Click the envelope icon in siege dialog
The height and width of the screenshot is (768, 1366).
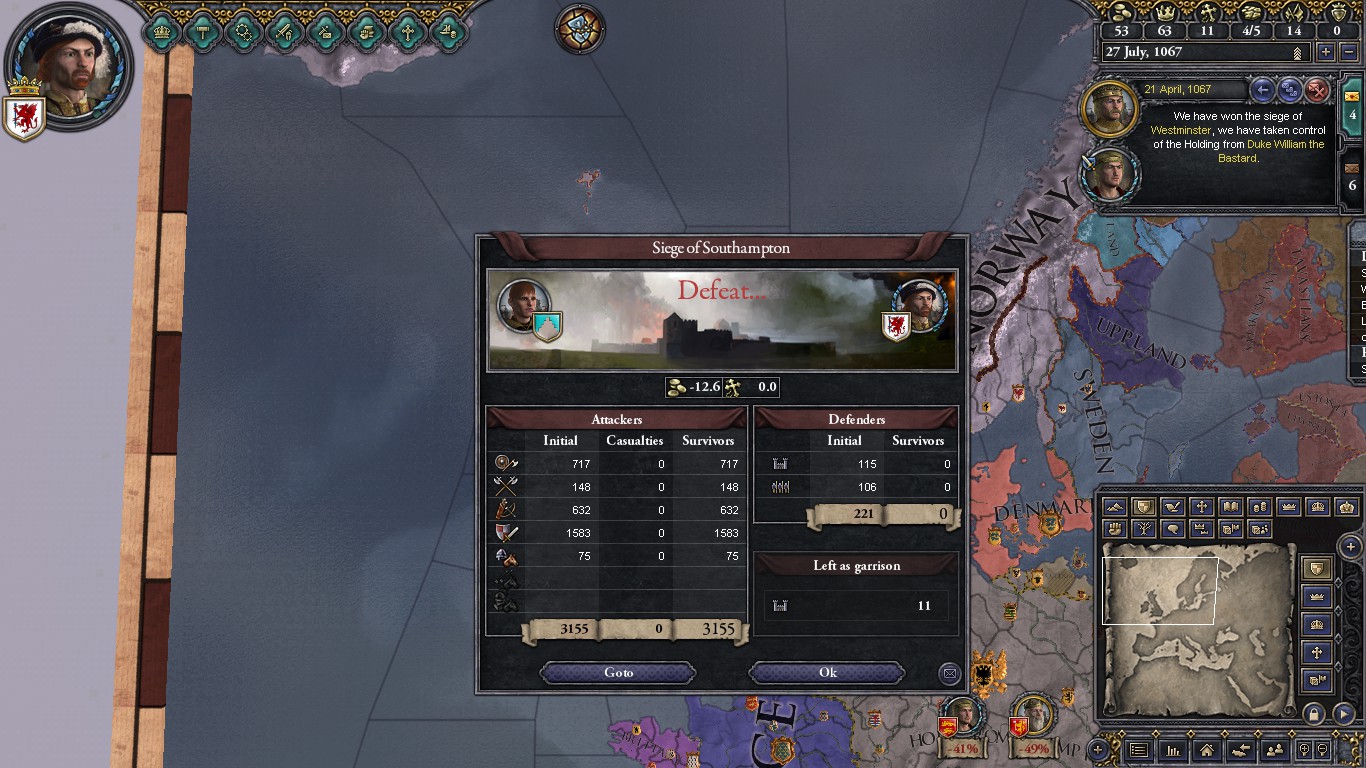(x=949, y=673)
